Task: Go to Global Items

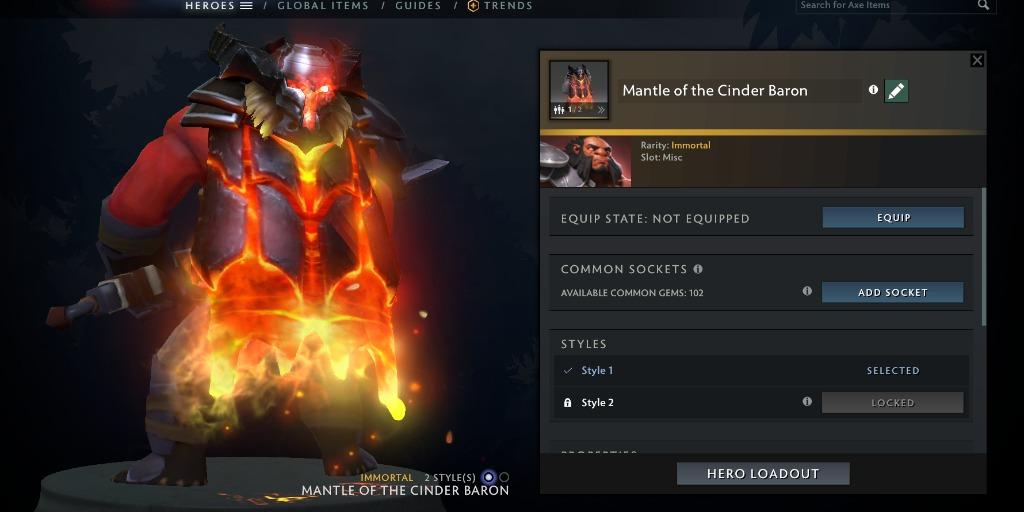Action: pyautogui.click(x=322, y=6)
